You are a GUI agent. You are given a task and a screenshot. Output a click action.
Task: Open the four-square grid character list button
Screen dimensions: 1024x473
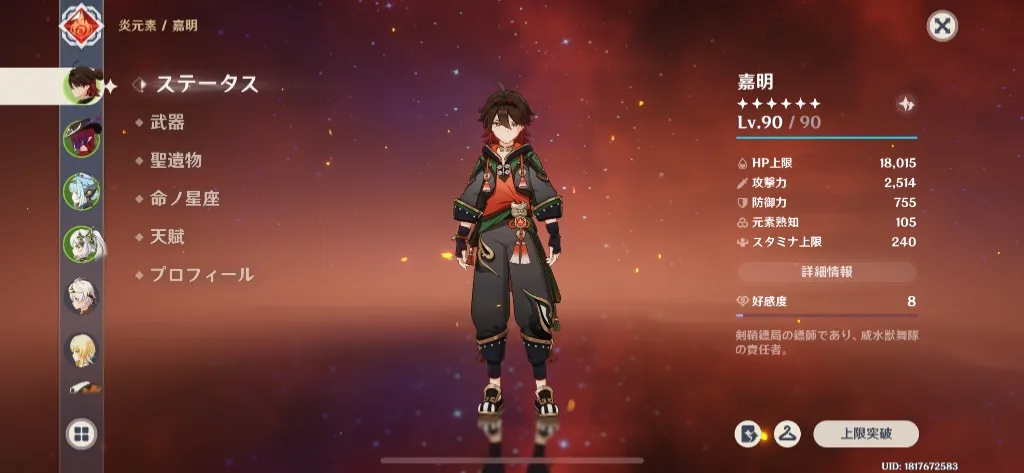point(81,433)
